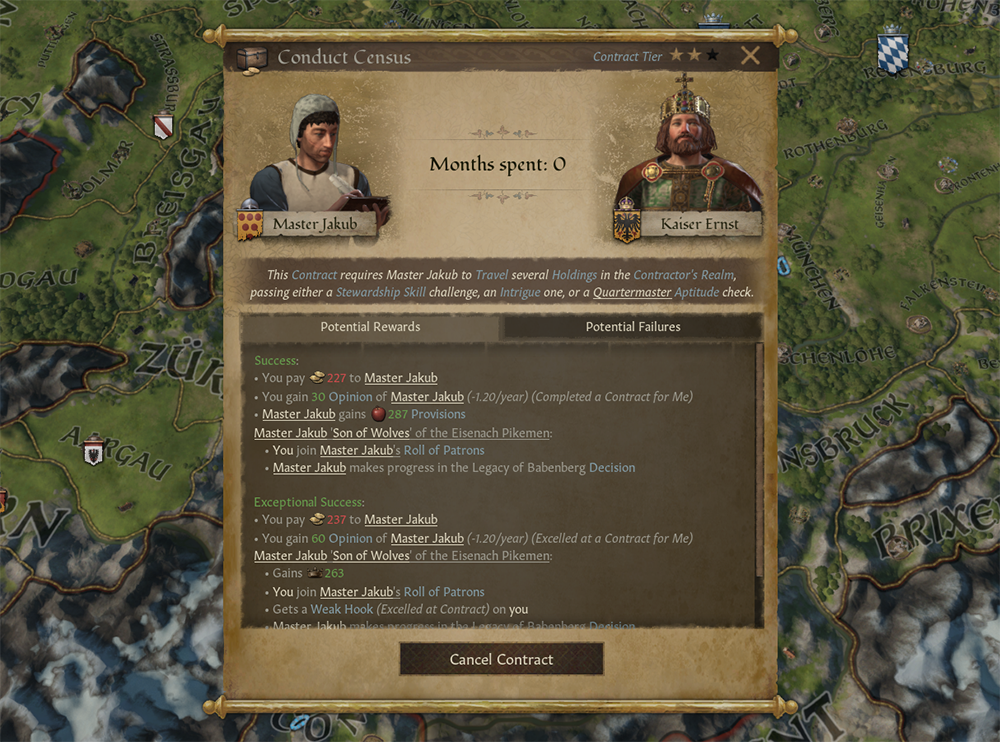Viewport: 1000px width, 742px height.
Task: Open the Travel link in contract description
Action: point(492,274)
